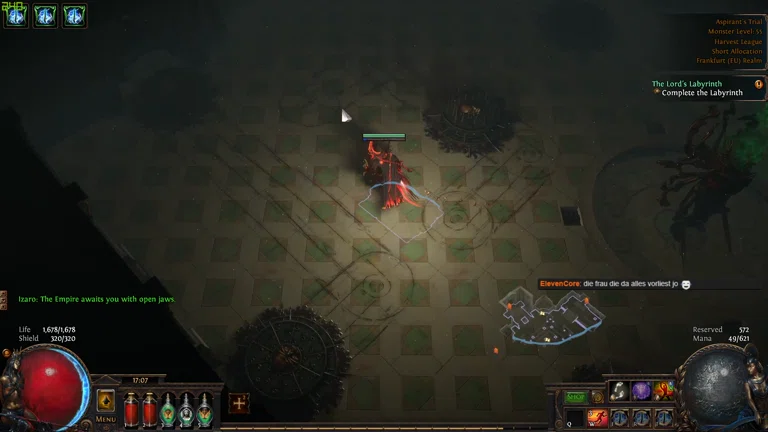Click the minimap overlay
768x432 pixels.
[x=553, y=315]
